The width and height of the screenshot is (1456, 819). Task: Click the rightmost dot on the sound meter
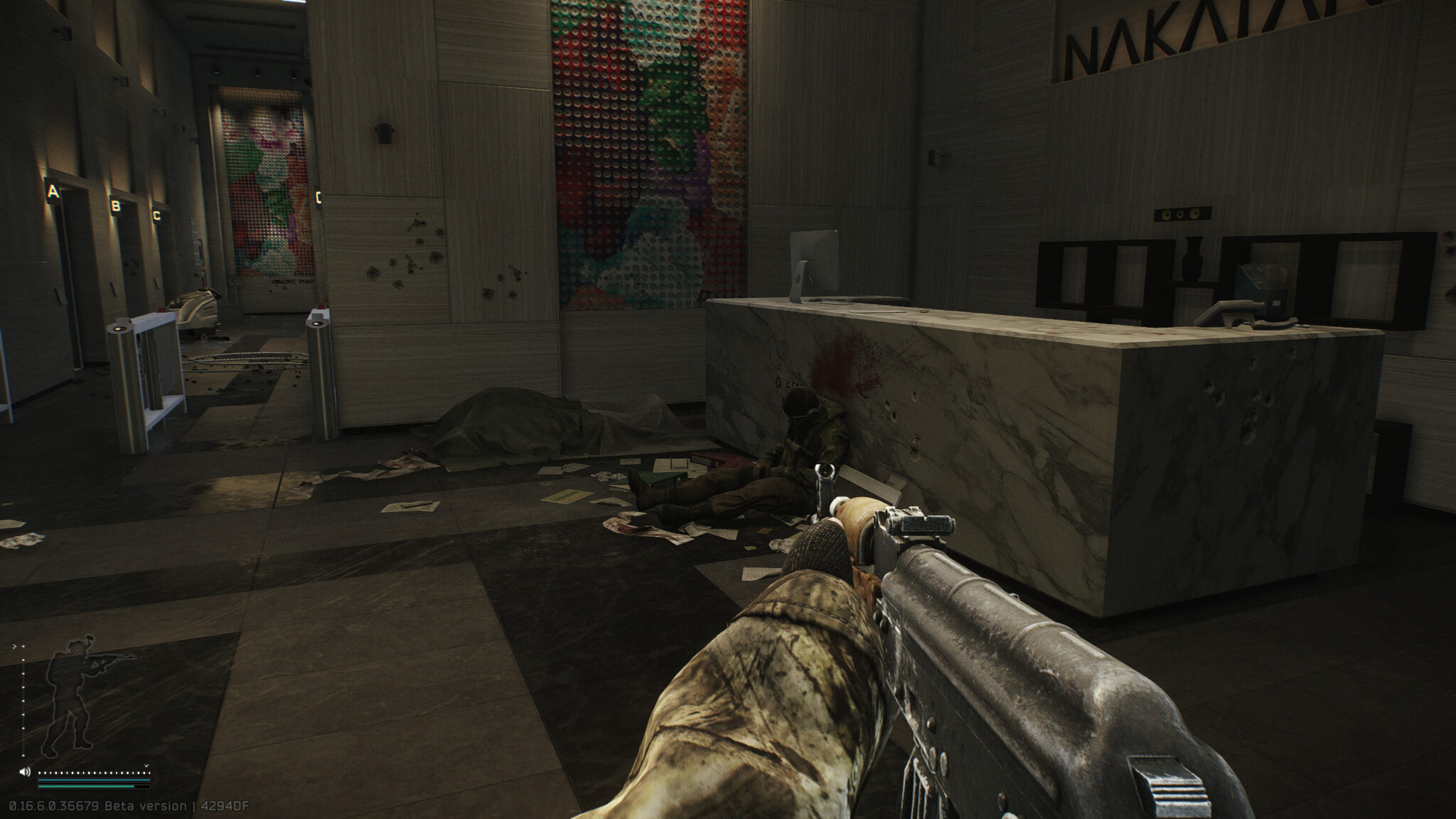click(149, 772)
